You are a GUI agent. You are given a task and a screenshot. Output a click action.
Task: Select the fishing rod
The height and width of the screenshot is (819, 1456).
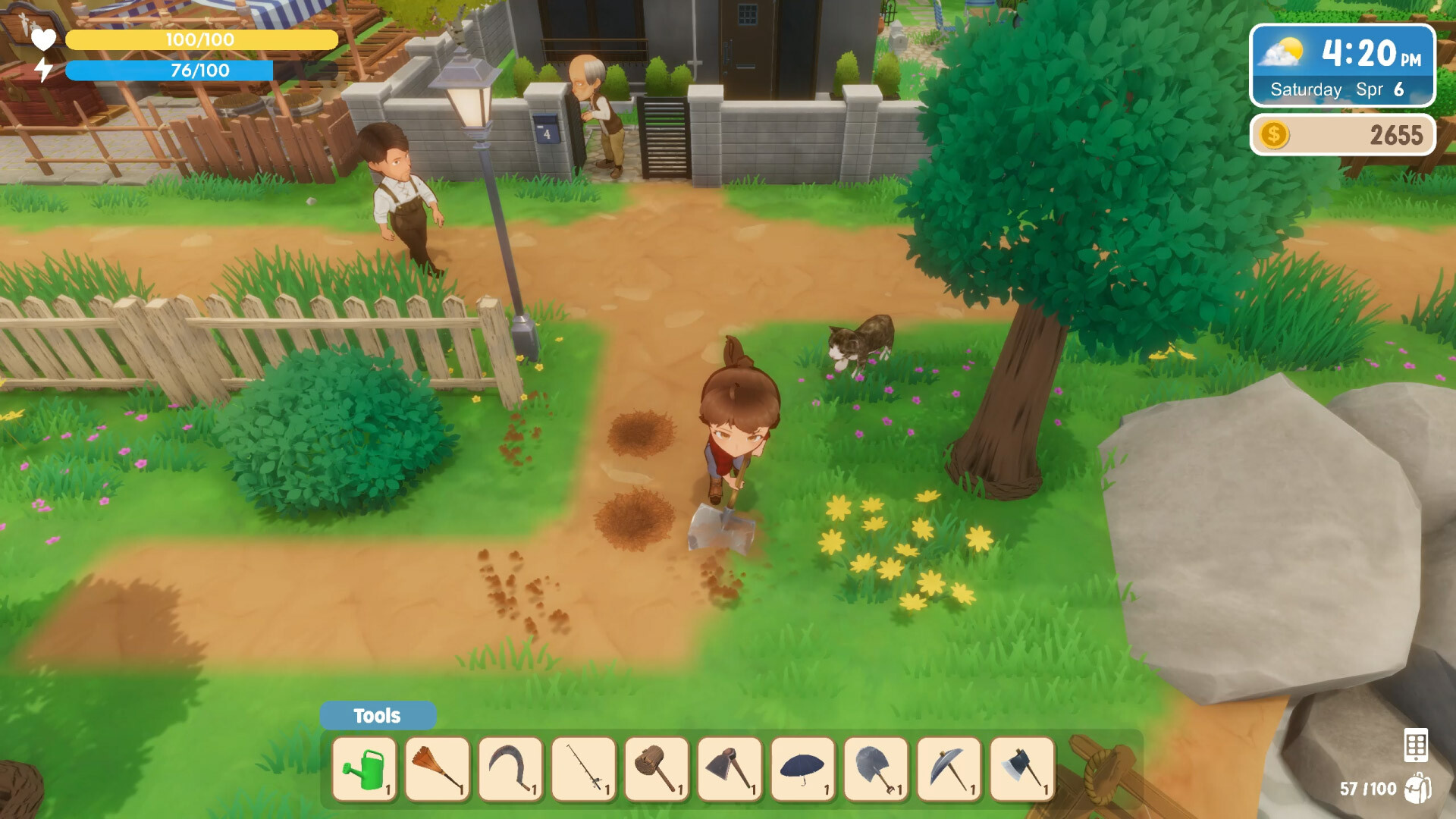click(x=584, y=768)
